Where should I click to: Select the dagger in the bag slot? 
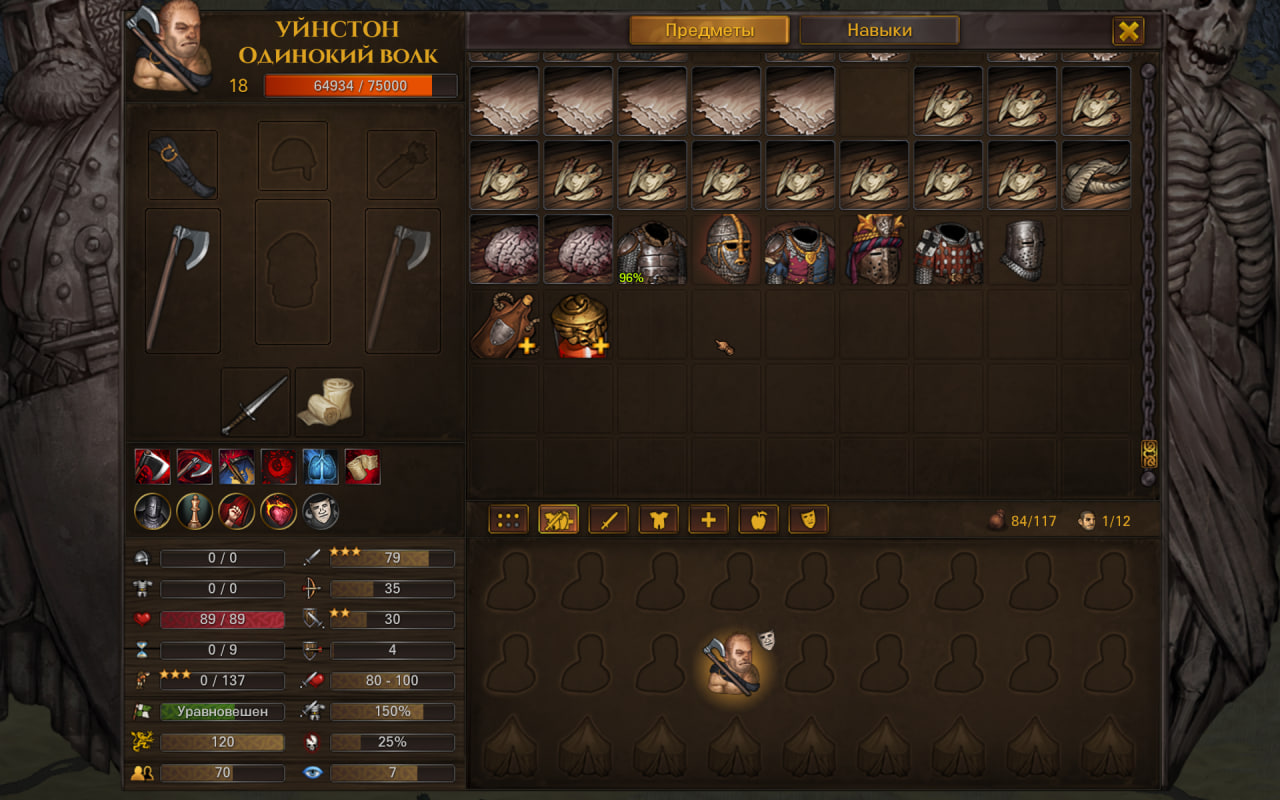click(x=255, y=403)
